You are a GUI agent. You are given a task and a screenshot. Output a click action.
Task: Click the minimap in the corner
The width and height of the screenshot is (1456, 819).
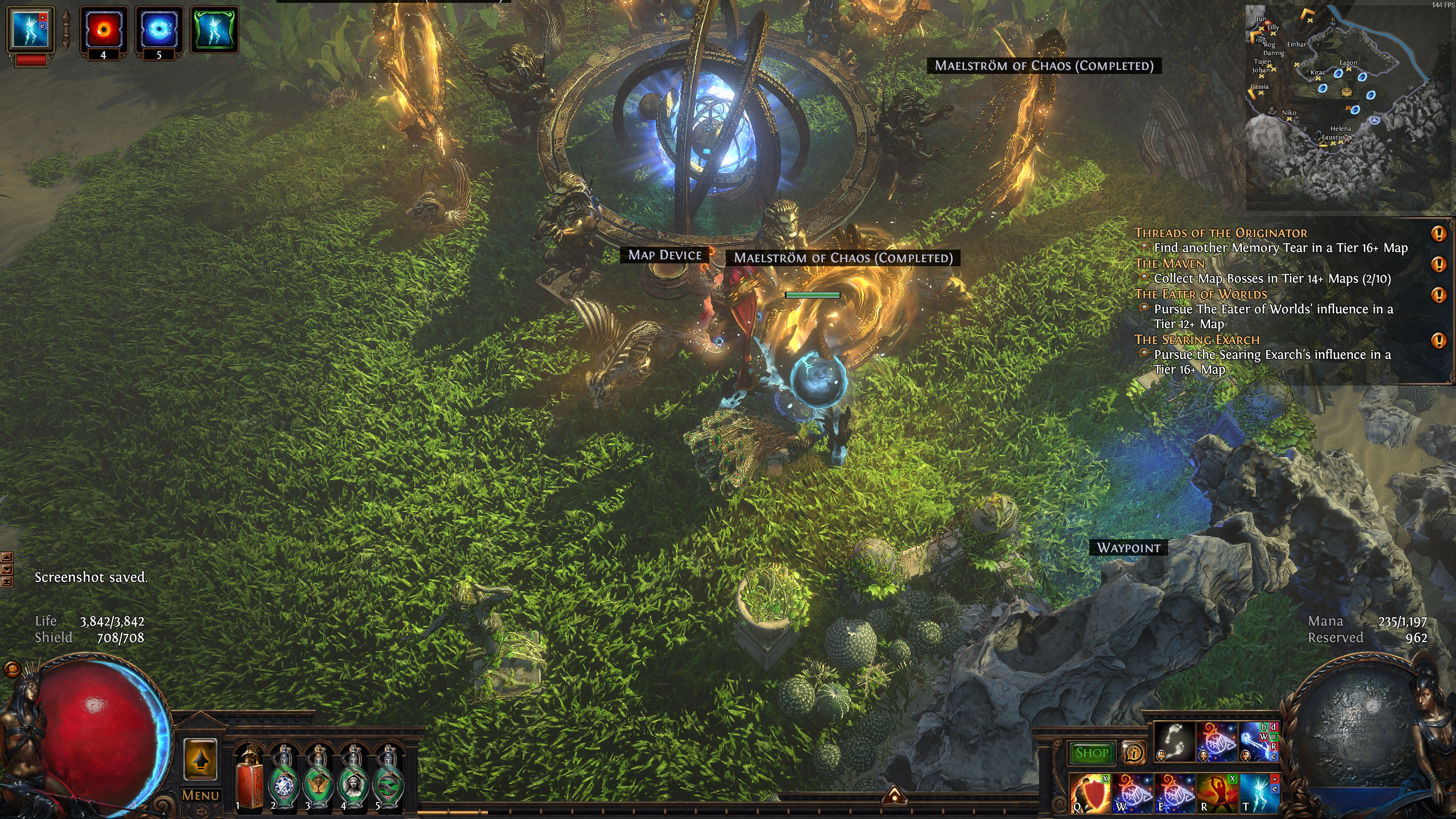[1348, 108]
